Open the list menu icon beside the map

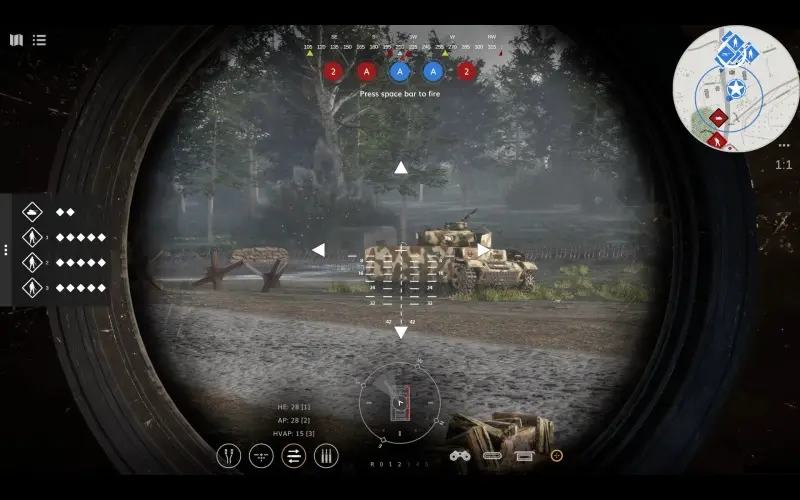39,40
